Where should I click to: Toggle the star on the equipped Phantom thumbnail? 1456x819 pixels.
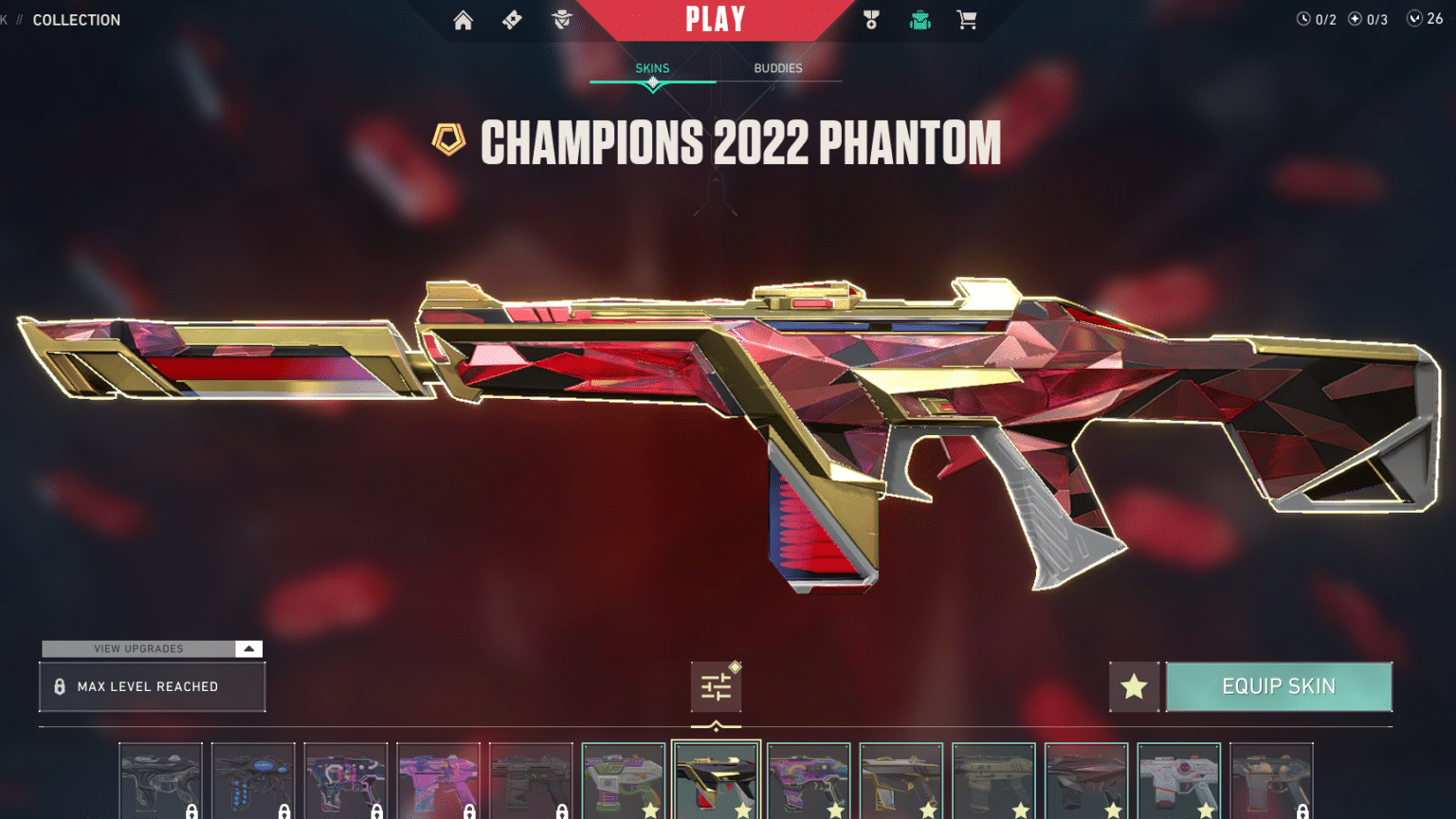tap(743, 810)
